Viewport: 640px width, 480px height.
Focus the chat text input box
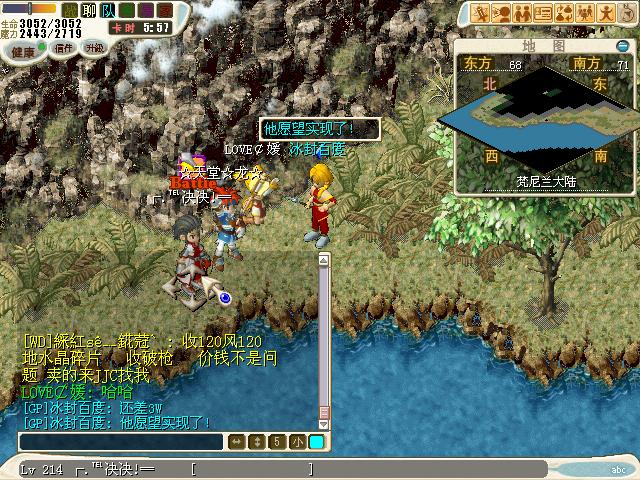tap(120, 441)
